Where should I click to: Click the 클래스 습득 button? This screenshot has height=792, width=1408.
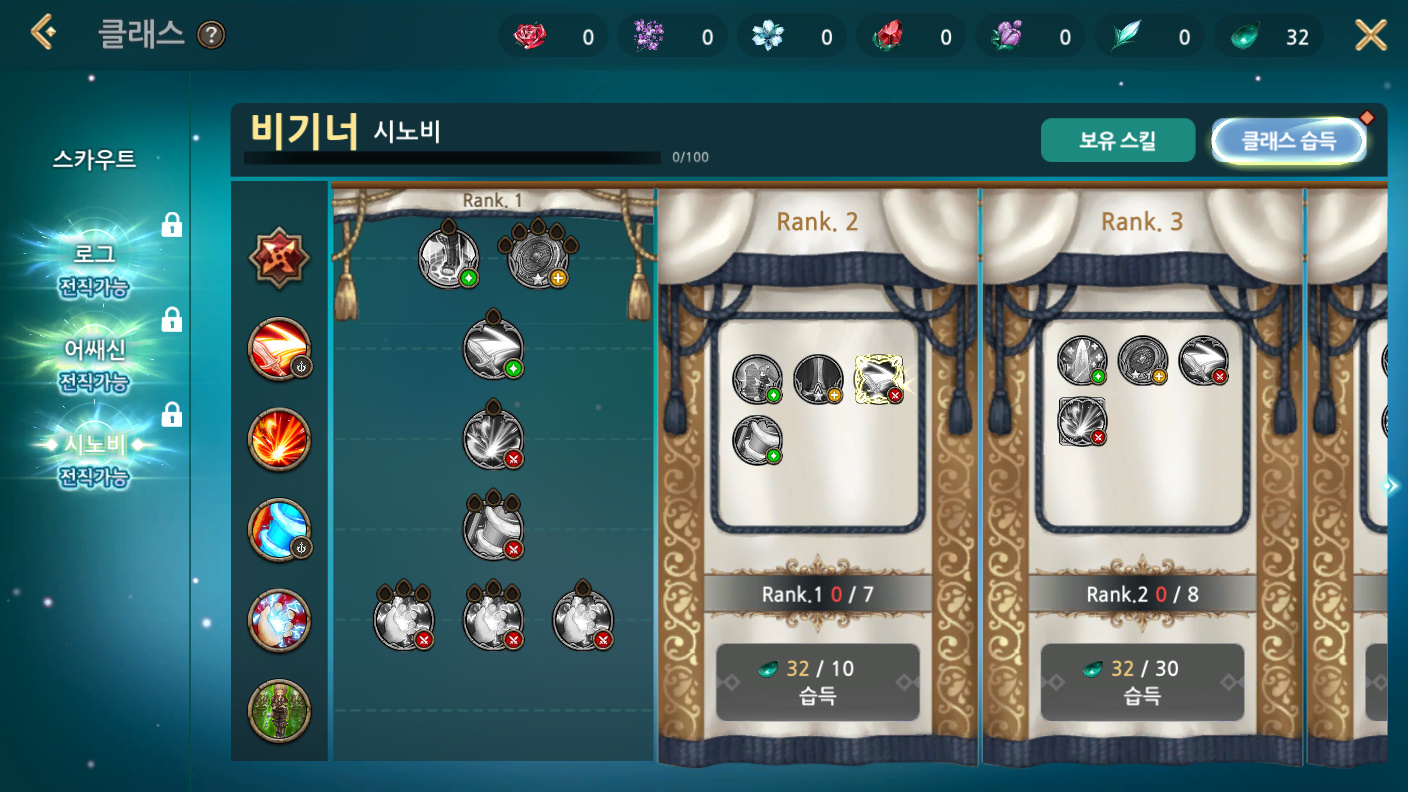click(x=1288, y=141)
